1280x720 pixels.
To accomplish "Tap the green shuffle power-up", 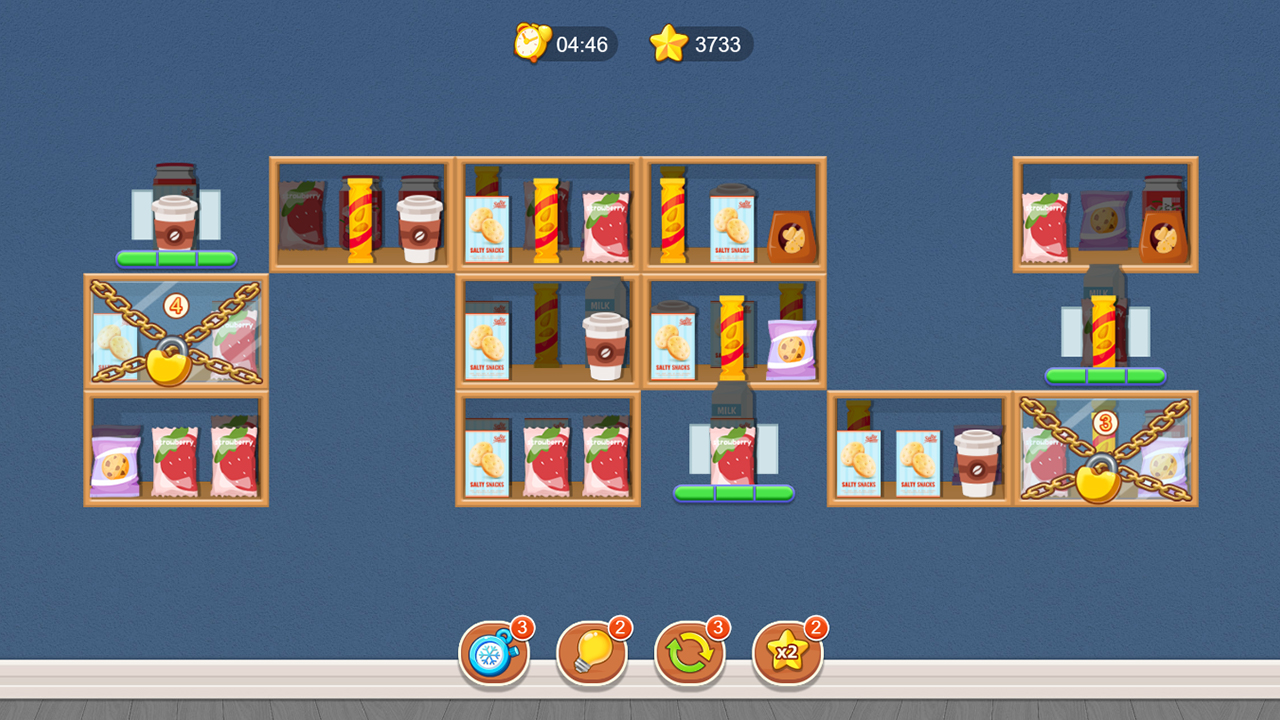I will [690, 652].
